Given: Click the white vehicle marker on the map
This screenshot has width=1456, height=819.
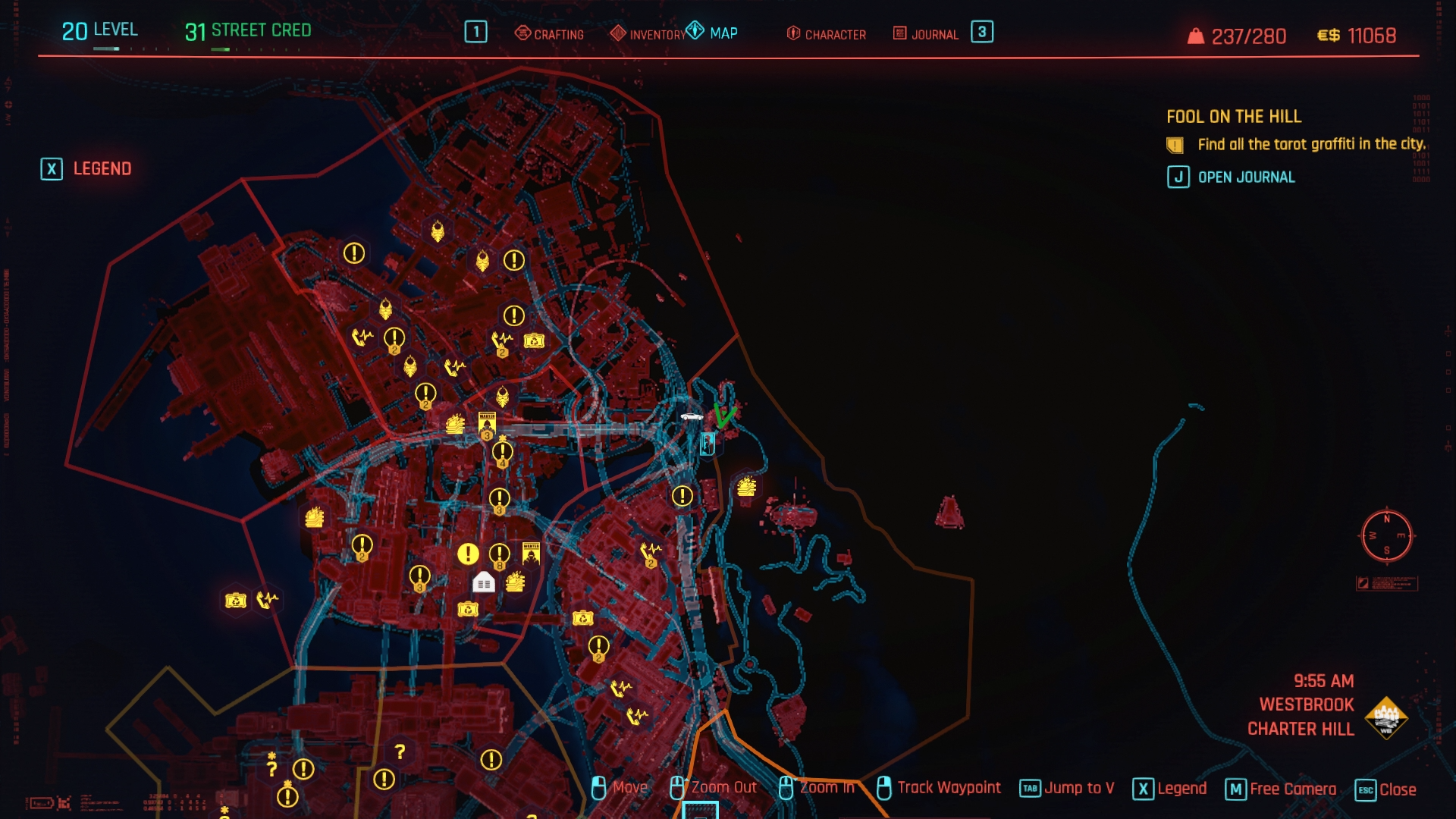Looking at the screenshot, I should click(x=691, y=416).
